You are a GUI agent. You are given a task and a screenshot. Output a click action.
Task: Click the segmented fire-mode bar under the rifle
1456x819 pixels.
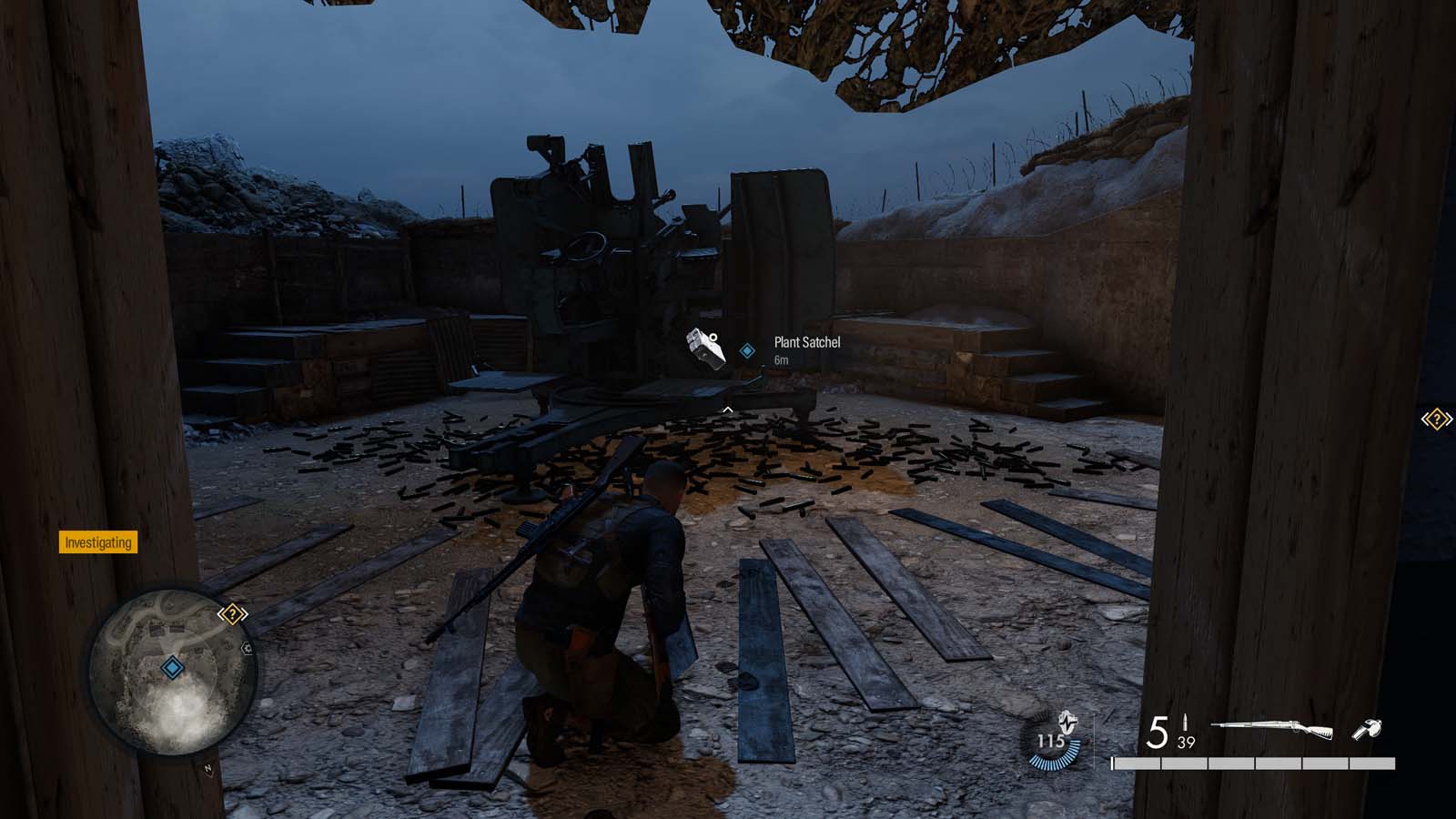click(x=1254, y=763)
